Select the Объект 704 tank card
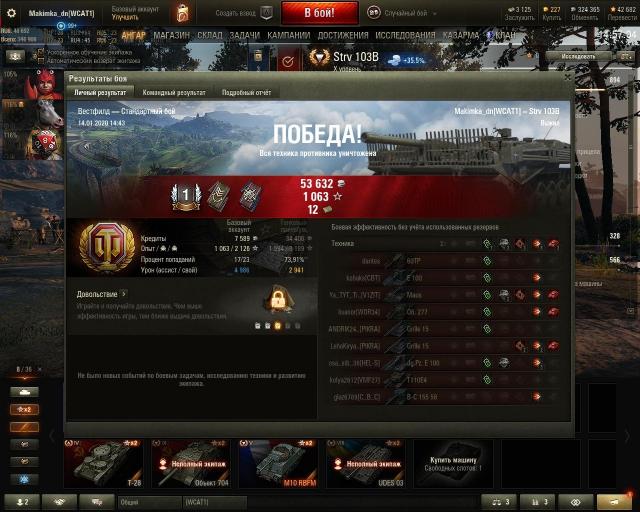 (192, 462)
